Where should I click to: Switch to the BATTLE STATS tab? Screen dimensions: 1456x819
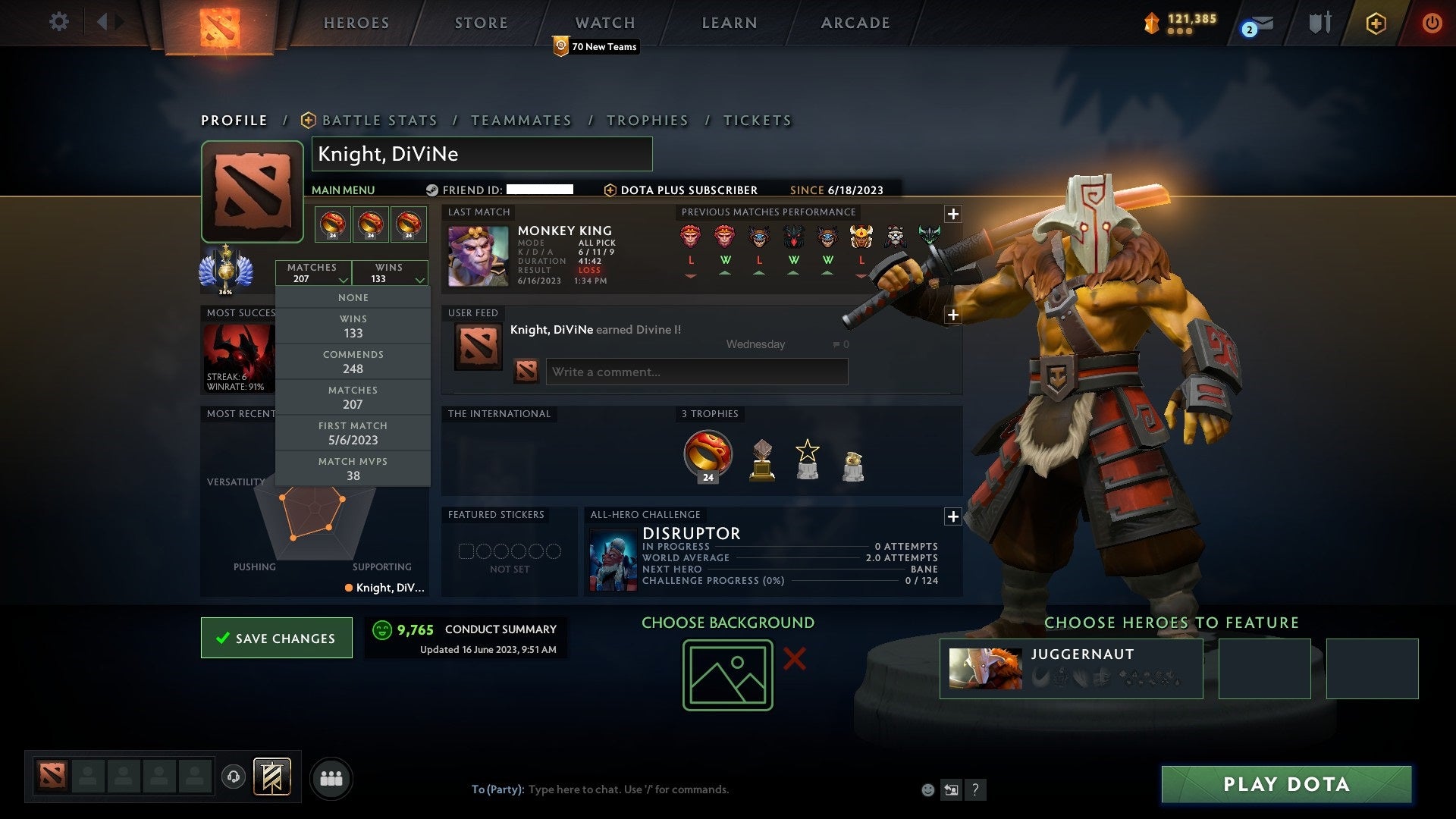[x=379, y=120]
